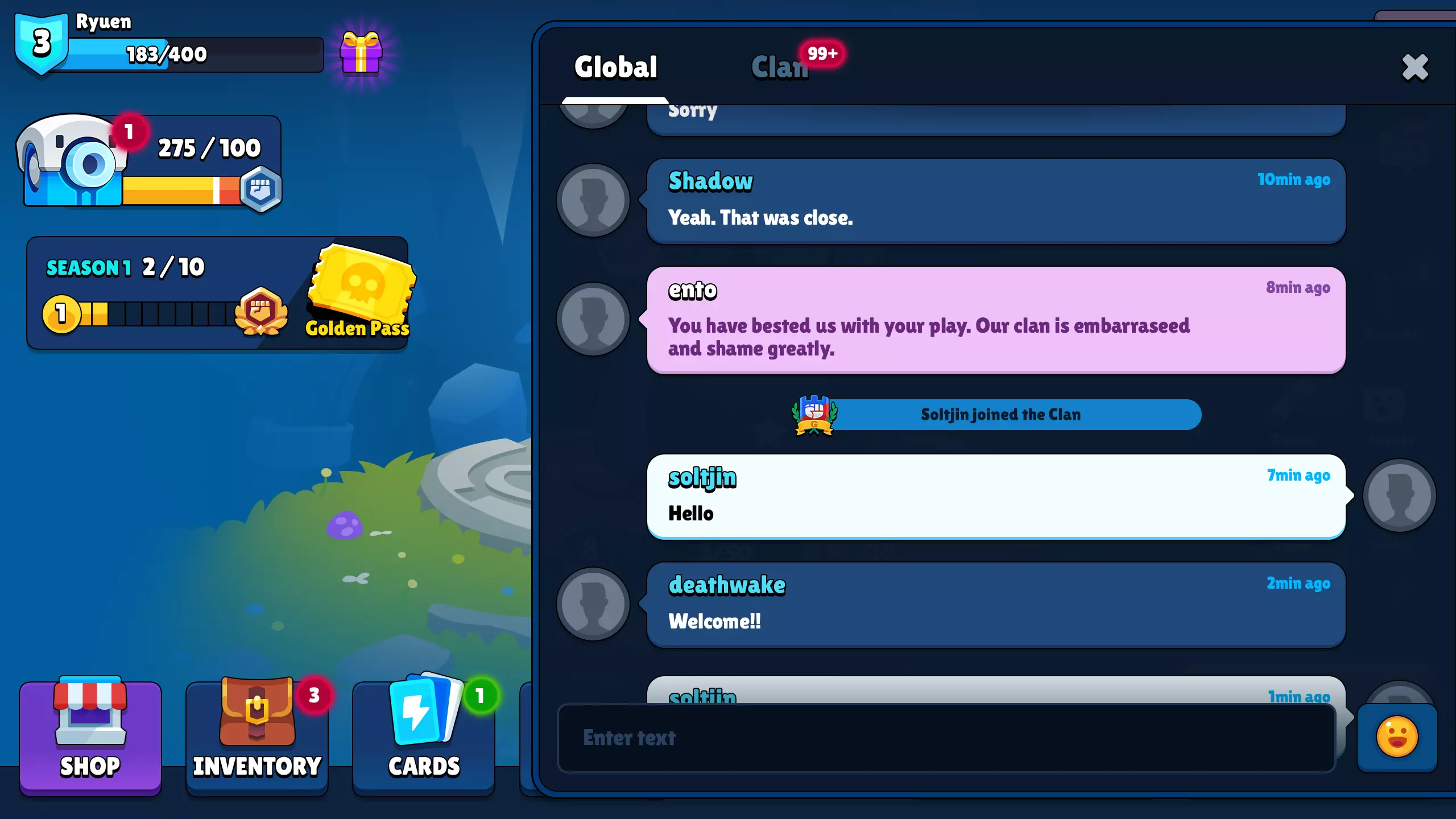Open soltjin's profile avatar
Image resolution: width=1456 pixels, height=819 pixels.
coord(1400,495)
